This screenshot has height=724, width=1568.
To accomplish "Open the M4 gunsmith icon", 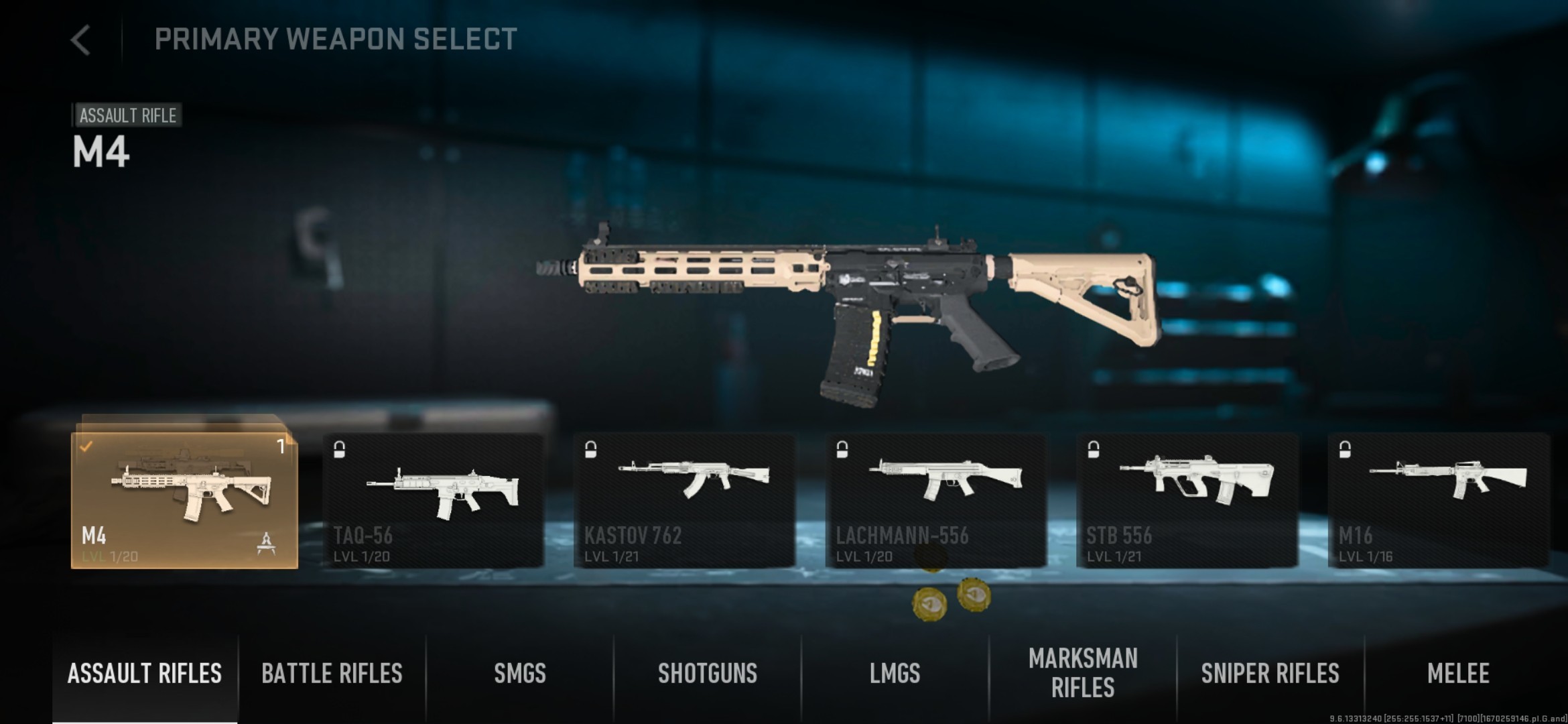I will 267,542.
